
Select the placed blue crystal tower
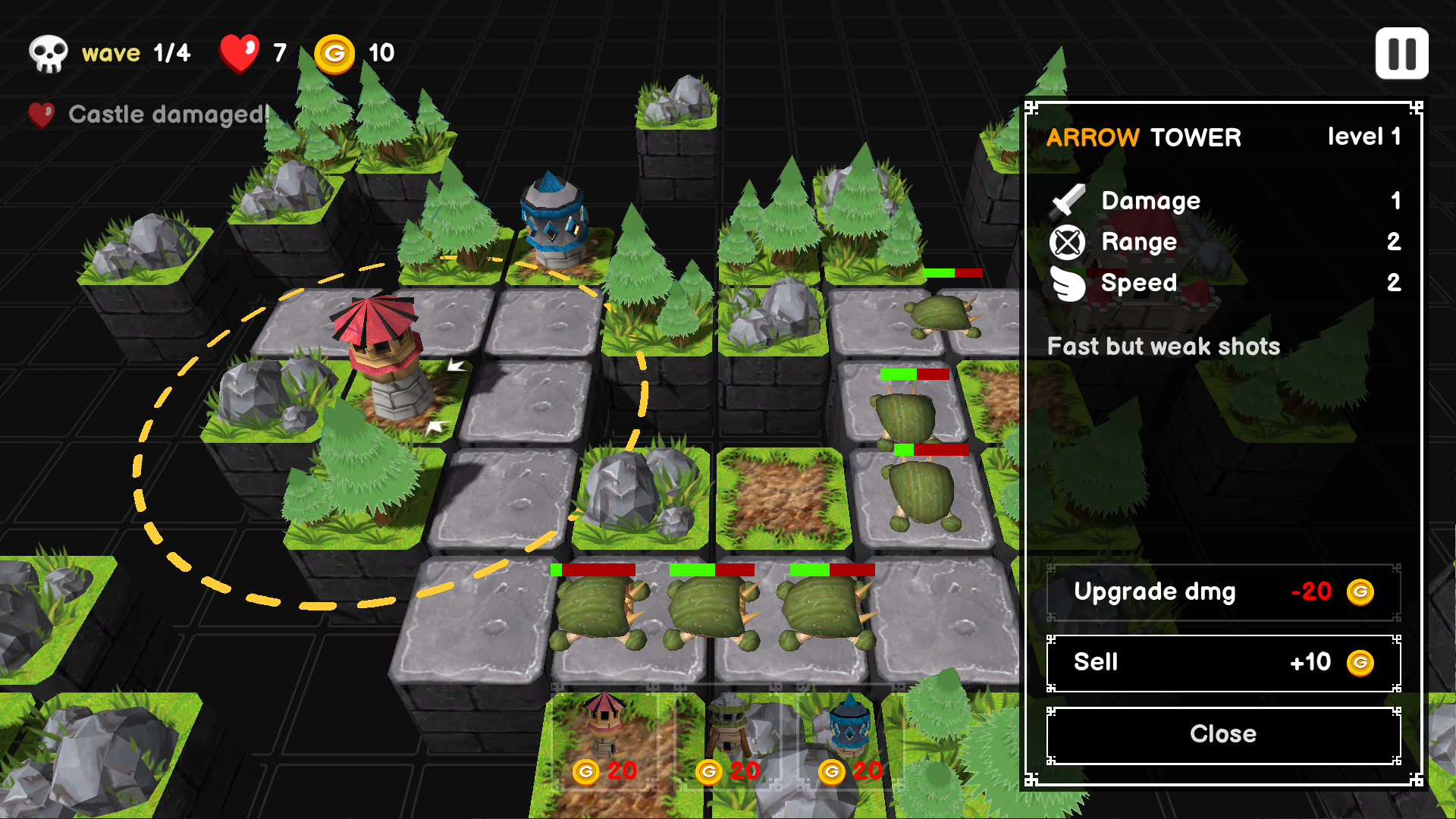[554, 221]
